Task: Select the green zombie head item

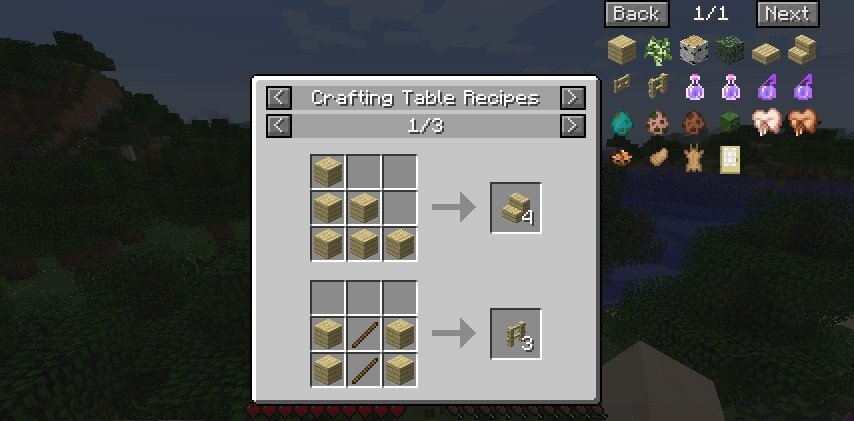Action: click(728, 122)
